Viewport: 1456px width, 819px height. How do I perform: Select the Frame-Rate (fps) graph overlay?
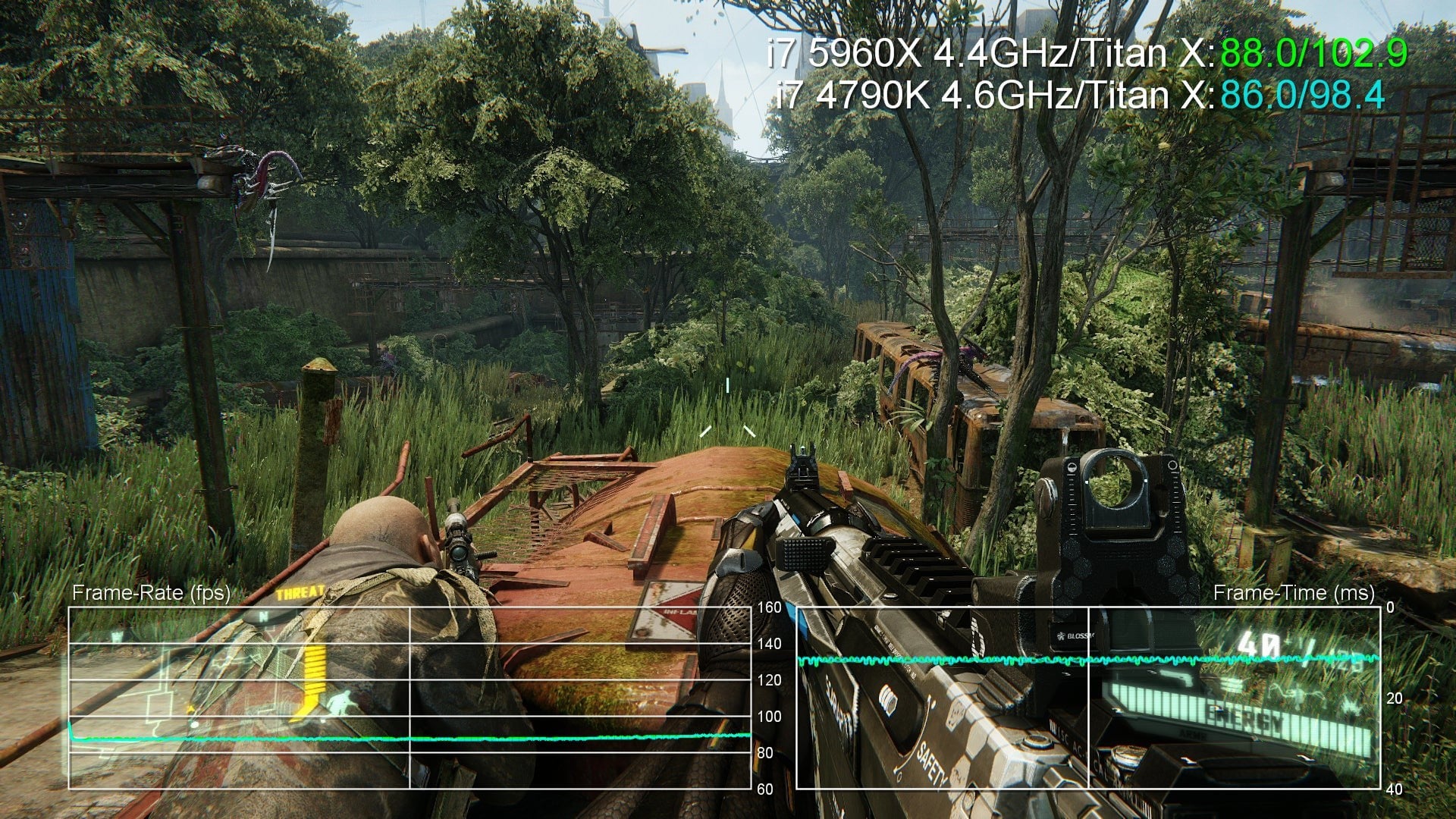409,698
